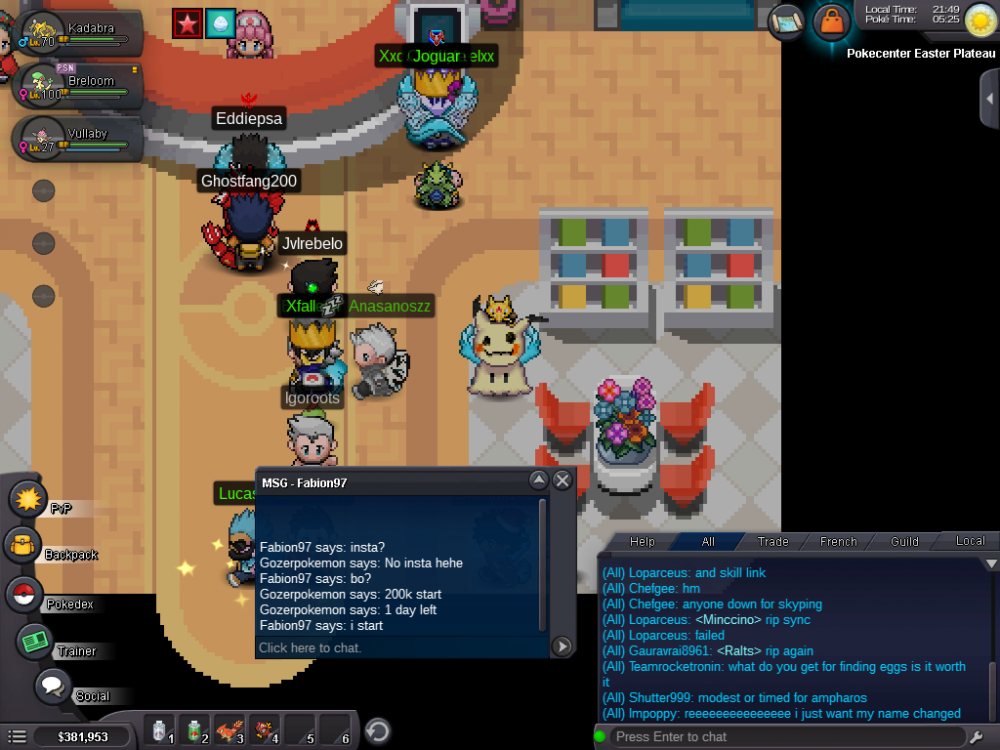The width and height of the screenshot is (1000, 750).
Task: Open chat settings with the wrench icon
Action: 977,737
